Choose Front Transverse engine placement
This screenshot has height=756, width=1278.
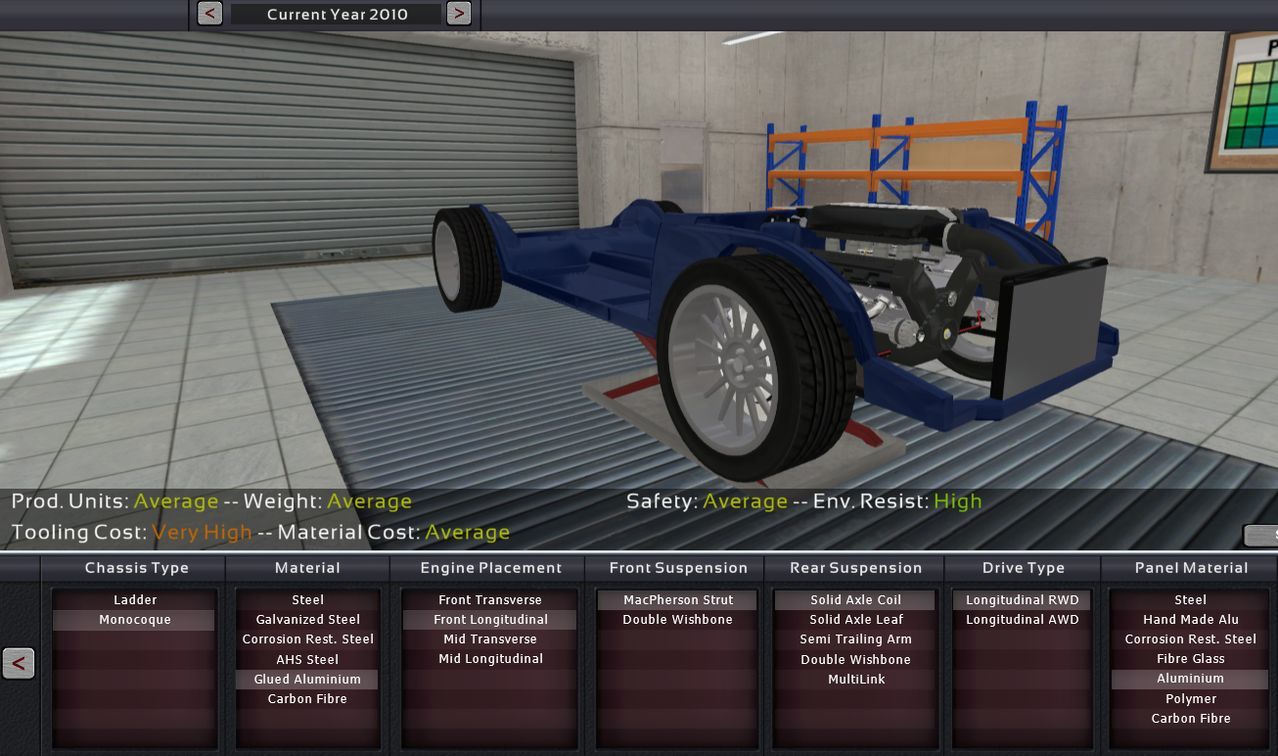pyautogui.click(x=490, y=600)
